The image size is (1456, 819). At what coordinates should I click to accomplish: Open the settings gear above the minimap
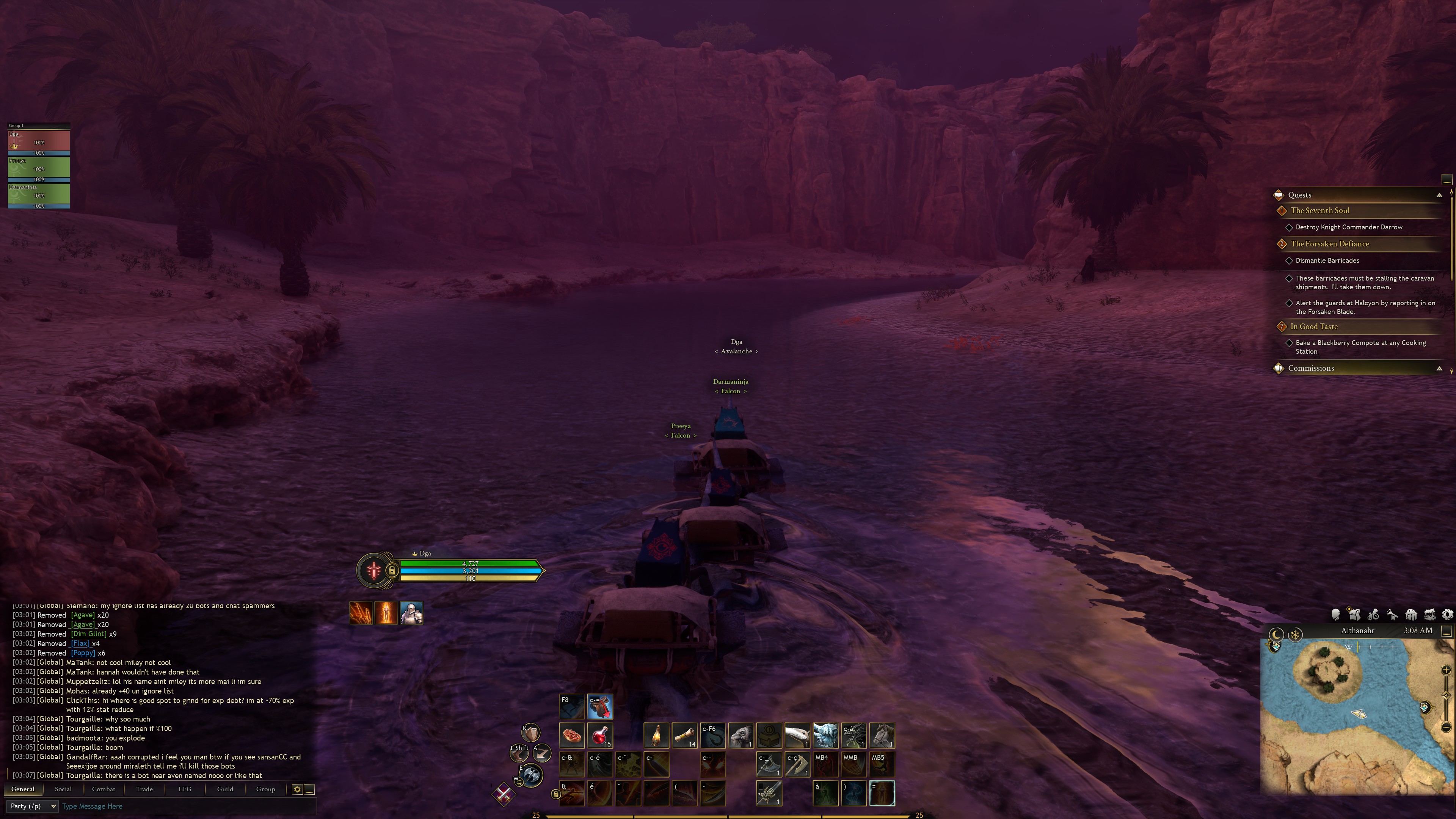1448,614
